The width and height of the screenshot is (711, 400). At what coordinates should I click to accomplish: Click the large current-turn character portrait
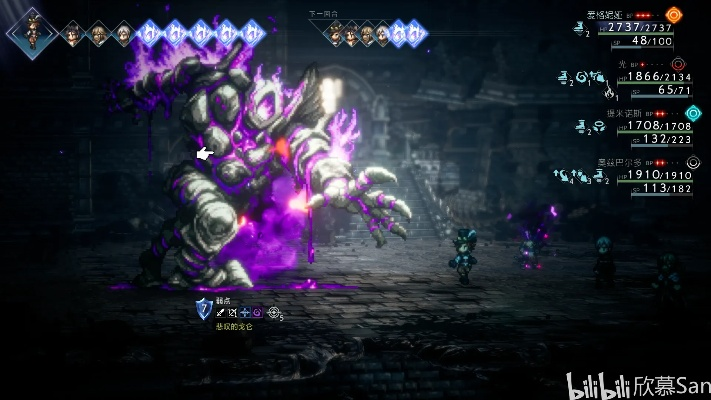(x=29, y=31)
